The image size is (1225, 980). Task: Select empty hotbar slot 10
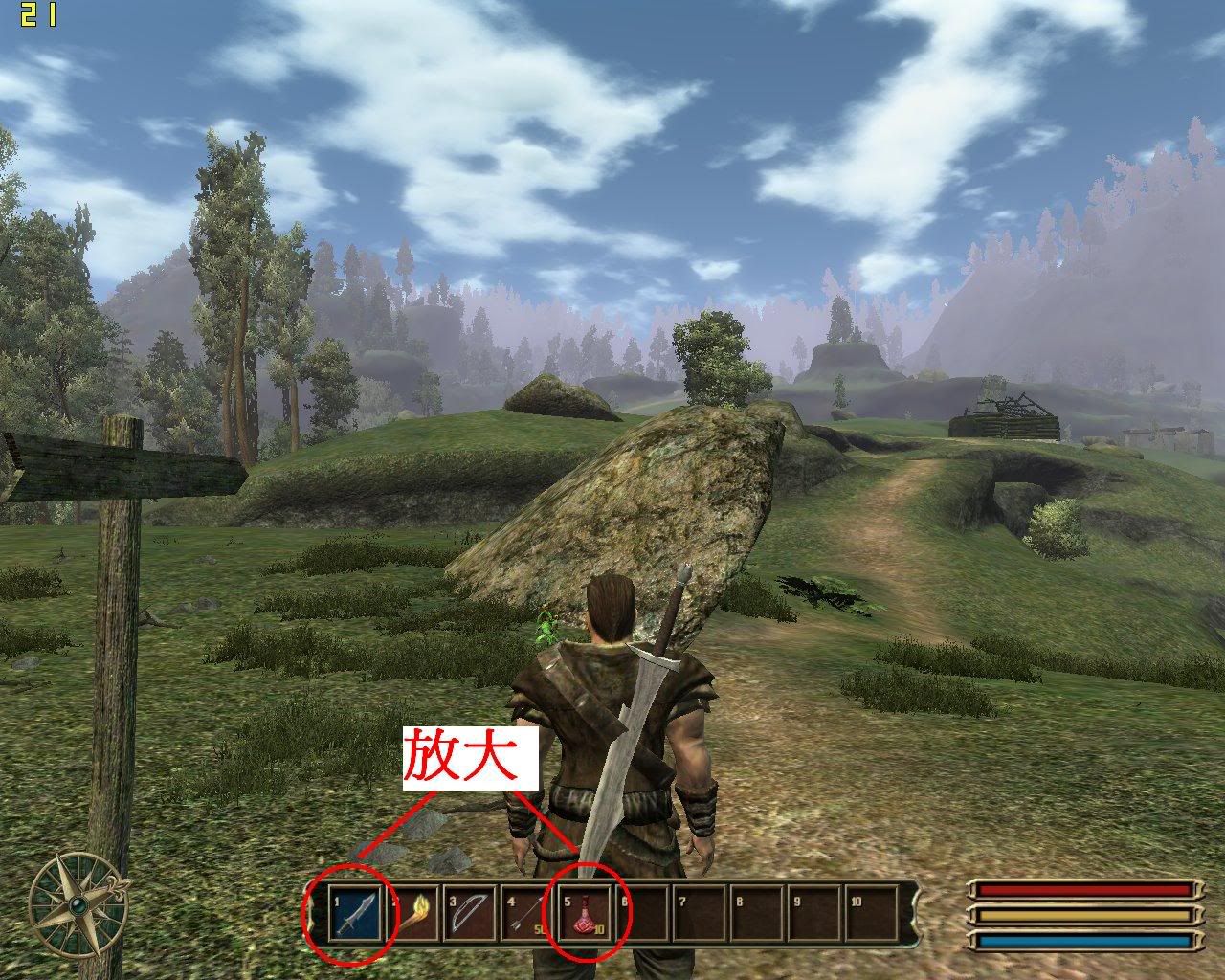click(x=869, y=914)
